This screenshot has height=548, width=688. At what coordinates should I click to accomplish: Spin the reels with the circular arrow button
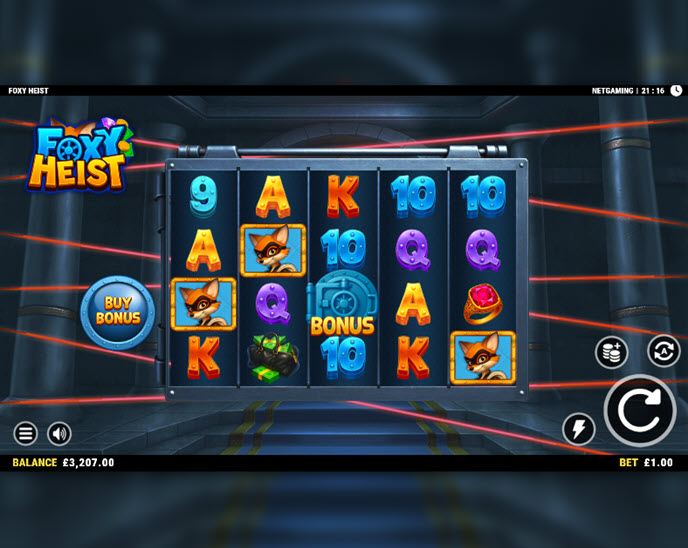tap(640, 410)
